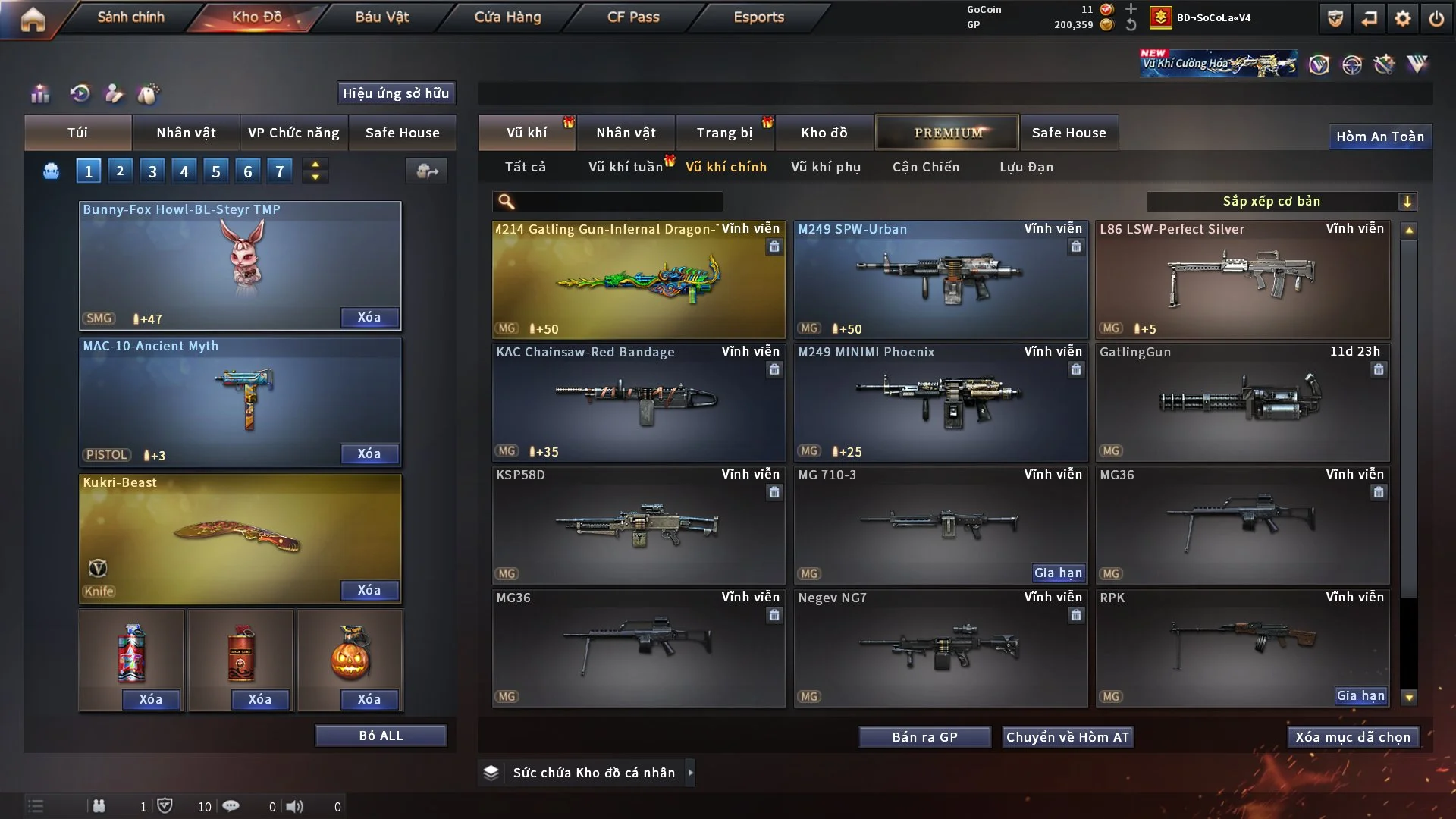Choose the KAC Chainsaw-Red Bandage weapon

pos(639,403)
